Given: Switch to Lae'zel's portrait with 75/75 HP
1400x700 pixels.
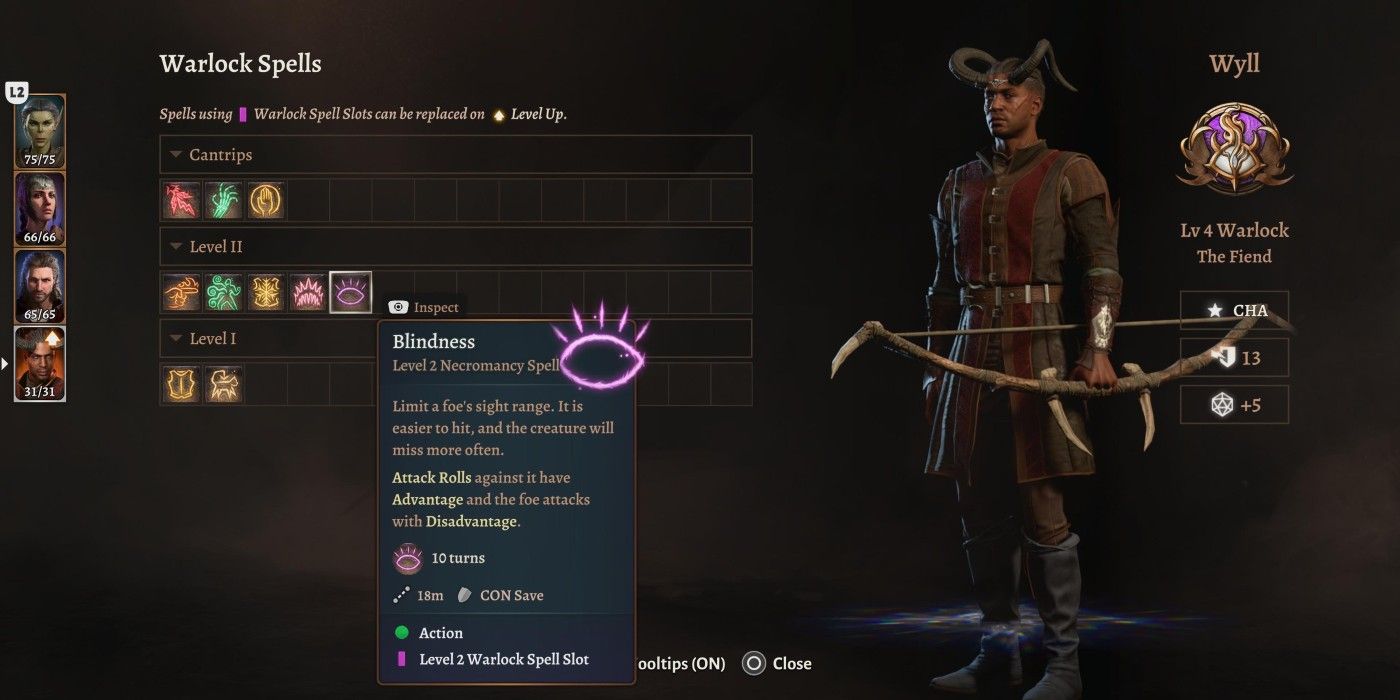Looking at the screenshot, I should pyautogui.click(x=40, y=130).
